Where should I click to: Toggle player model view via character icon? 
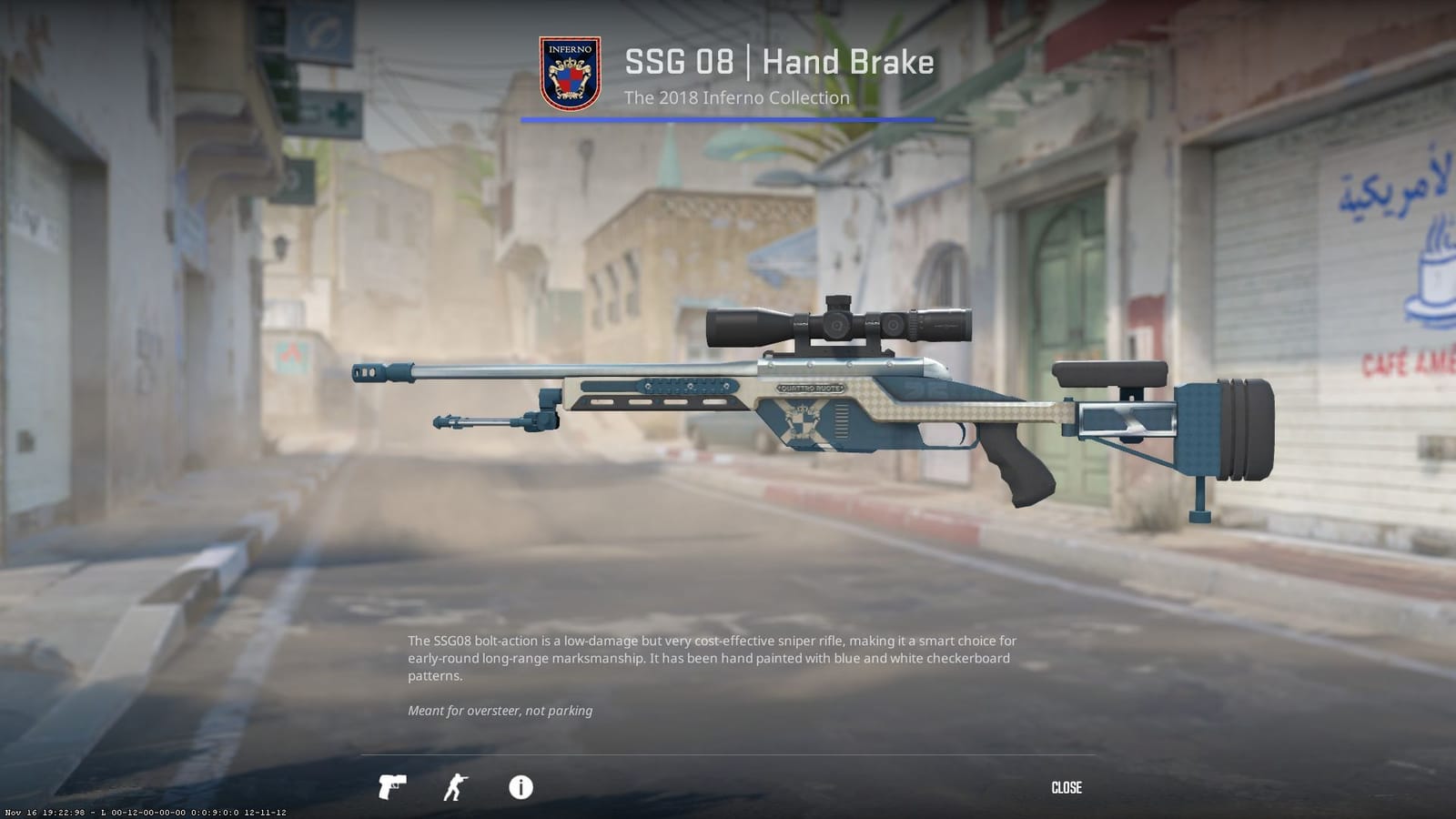(x=456, y=787)
